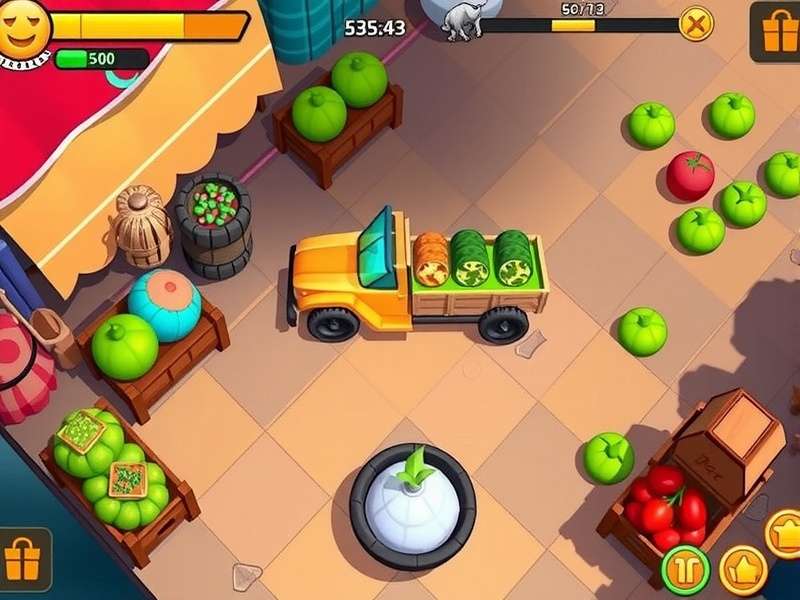Tap the smiley face avatar icon
This screenshot has width=800, height=600.
25,30
